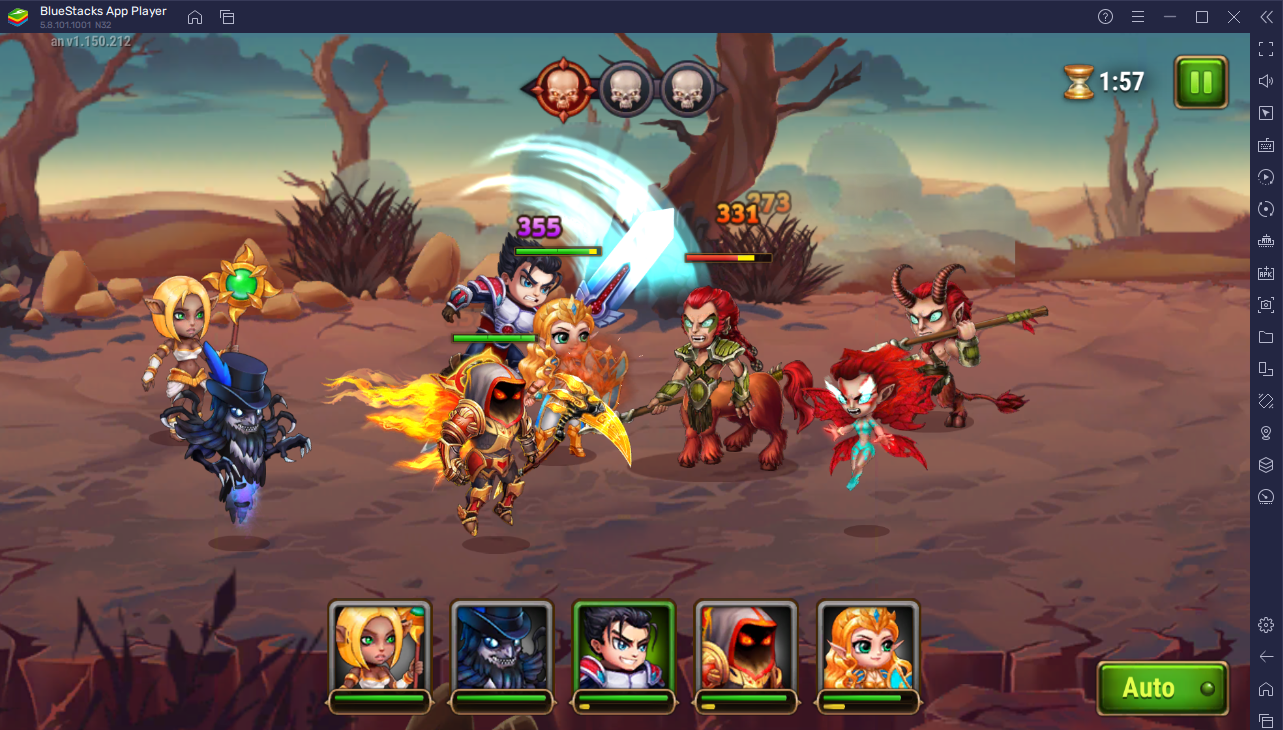
Task: Close the BlueStacks App Player window
Action: [x=1235, y=17]
